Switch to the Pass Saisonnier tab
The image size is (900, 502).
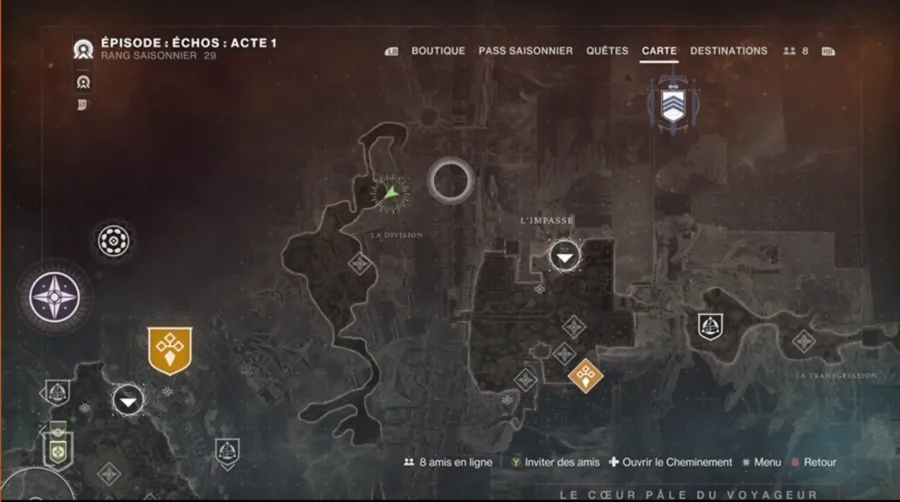pyautogui.click(x=525, y=51)
